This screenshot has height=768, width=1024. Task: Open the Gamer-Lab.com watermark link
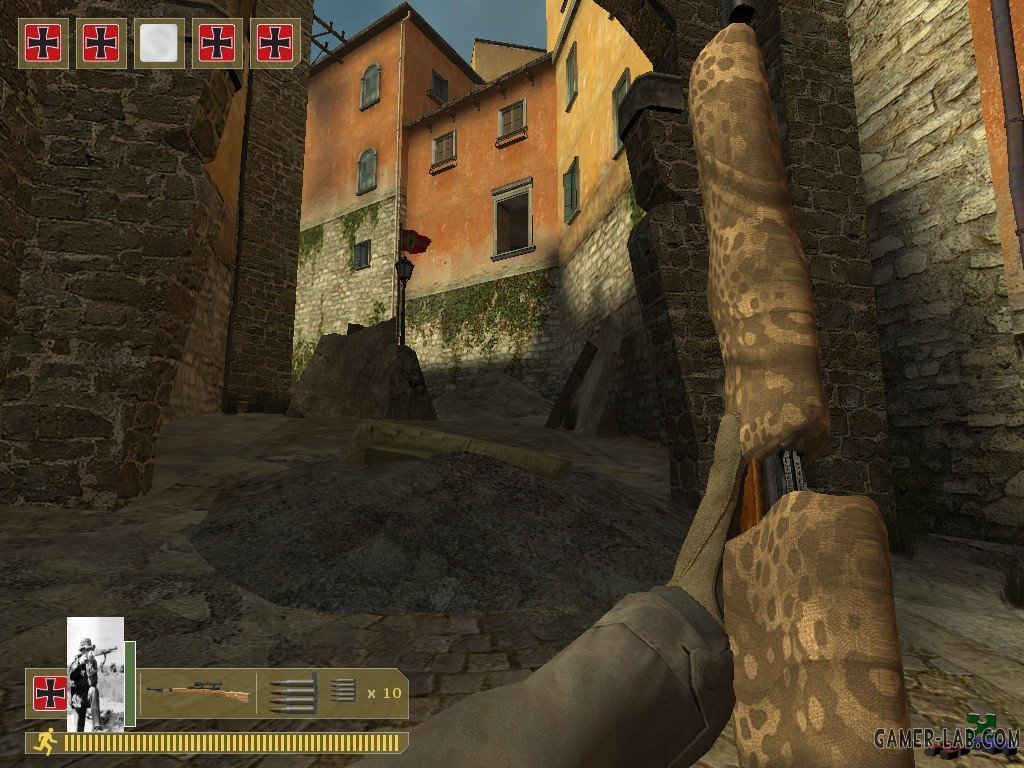click(945, 739)
